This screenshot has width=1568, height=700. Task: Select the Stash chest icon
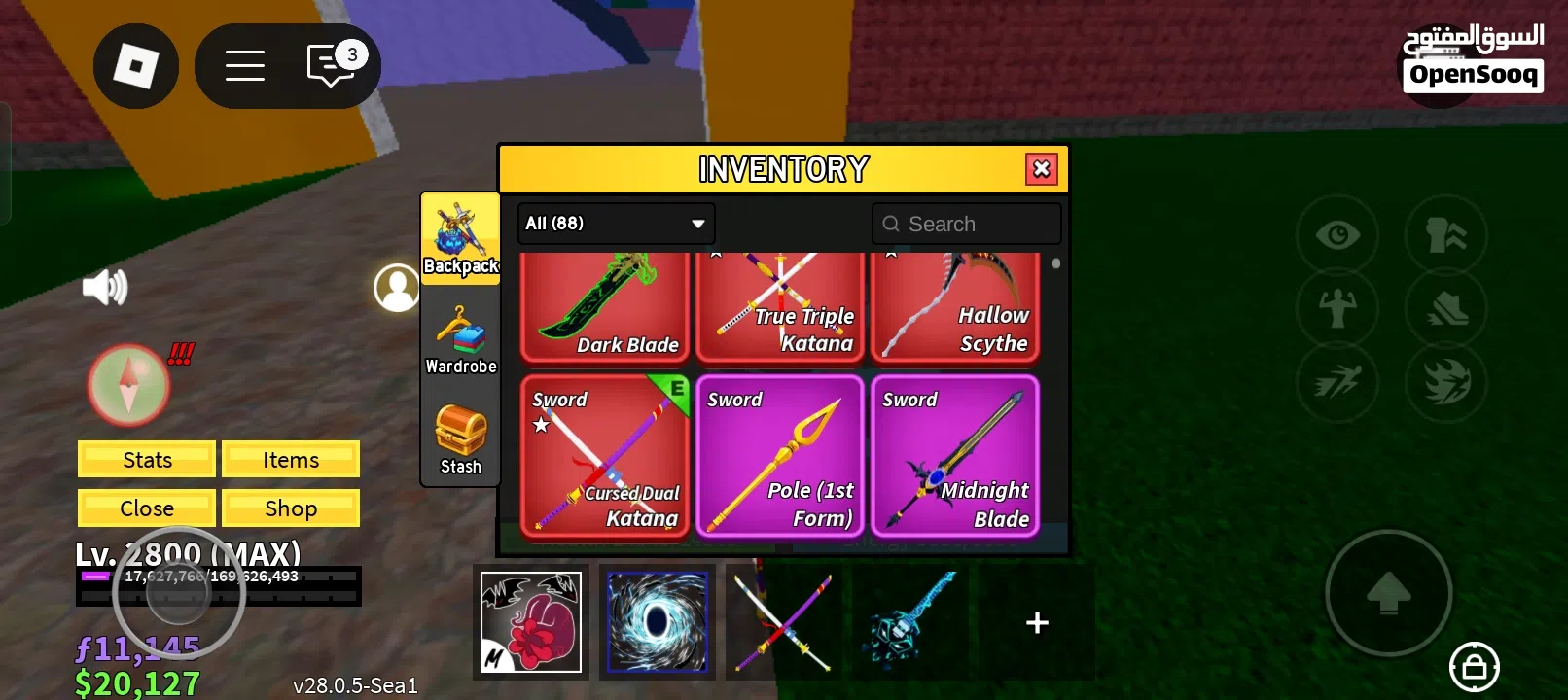[x=459, y=433]
